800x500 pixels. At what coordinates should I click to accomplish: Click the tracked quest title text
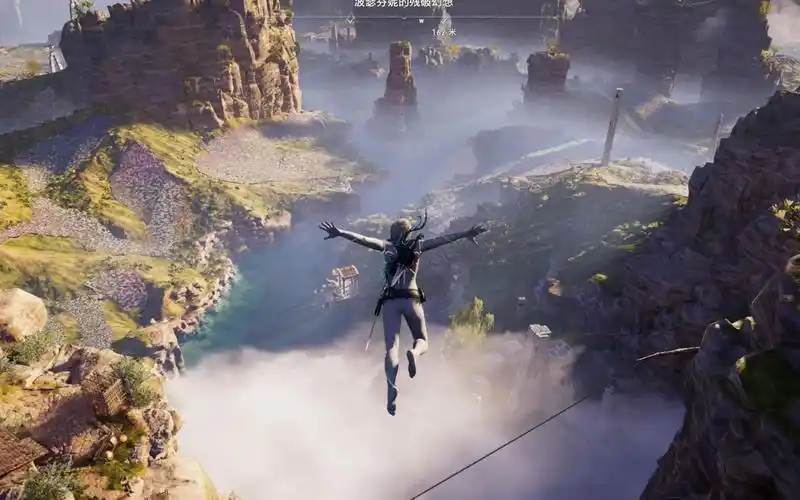(403, 4)
